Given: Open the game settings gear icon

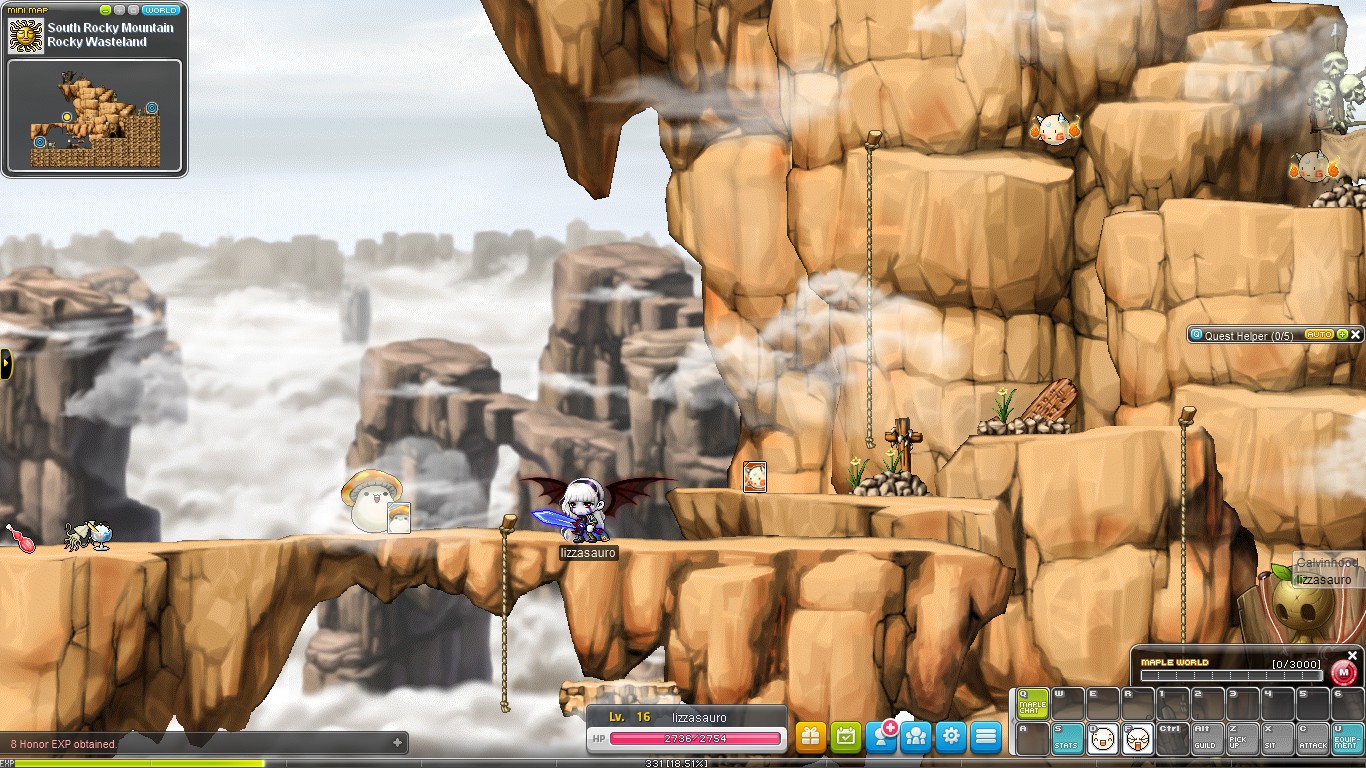Looking at the screenshot, I should [x=951, y=736].
